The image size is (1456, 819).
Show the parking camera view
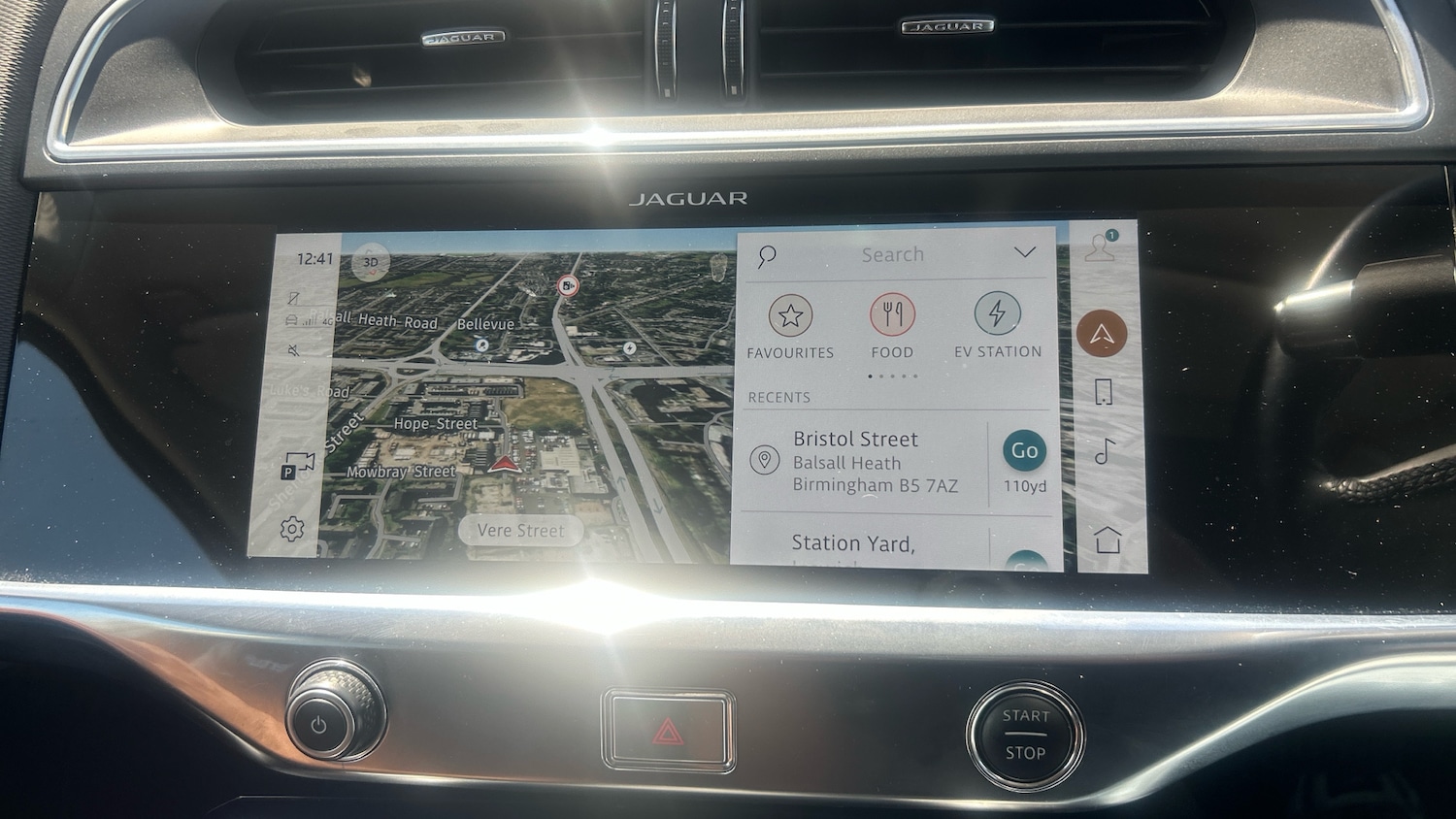[297, 467]
